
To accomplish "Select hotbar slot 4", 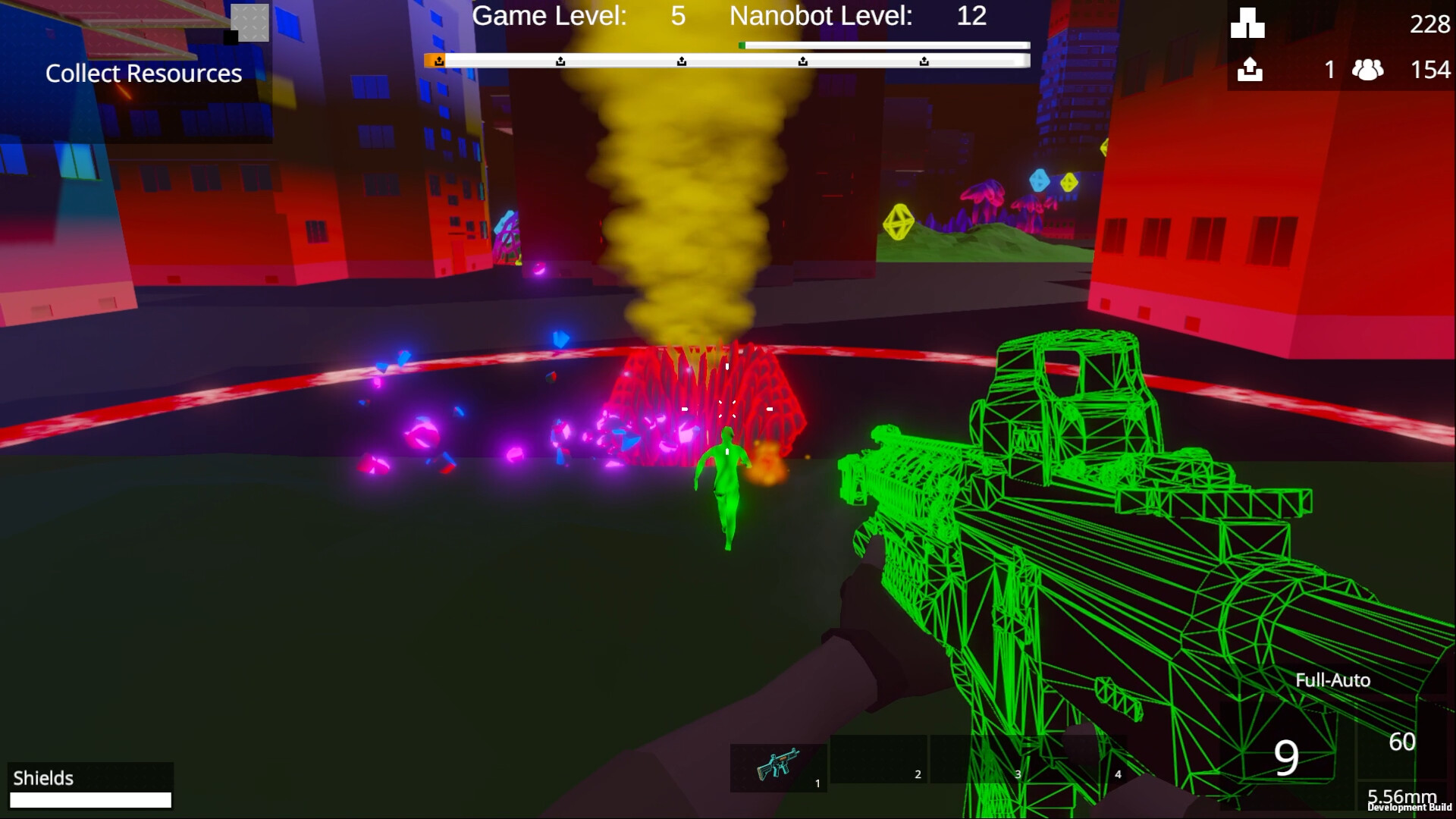I will pyautogui.click(x=1081, y=767).
